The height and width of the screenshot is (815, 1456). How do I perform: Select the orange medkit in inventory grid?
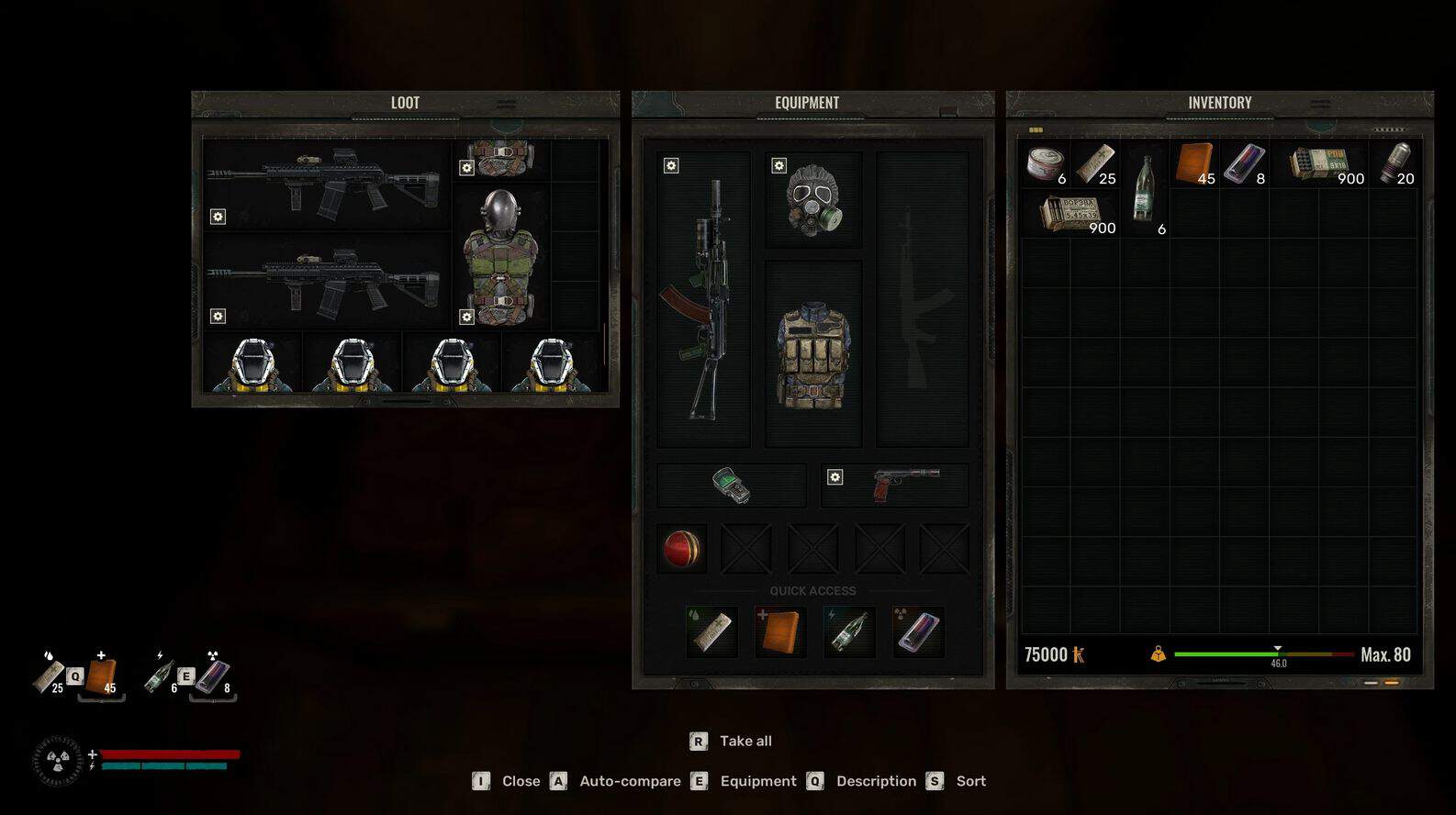point(1194,164)
